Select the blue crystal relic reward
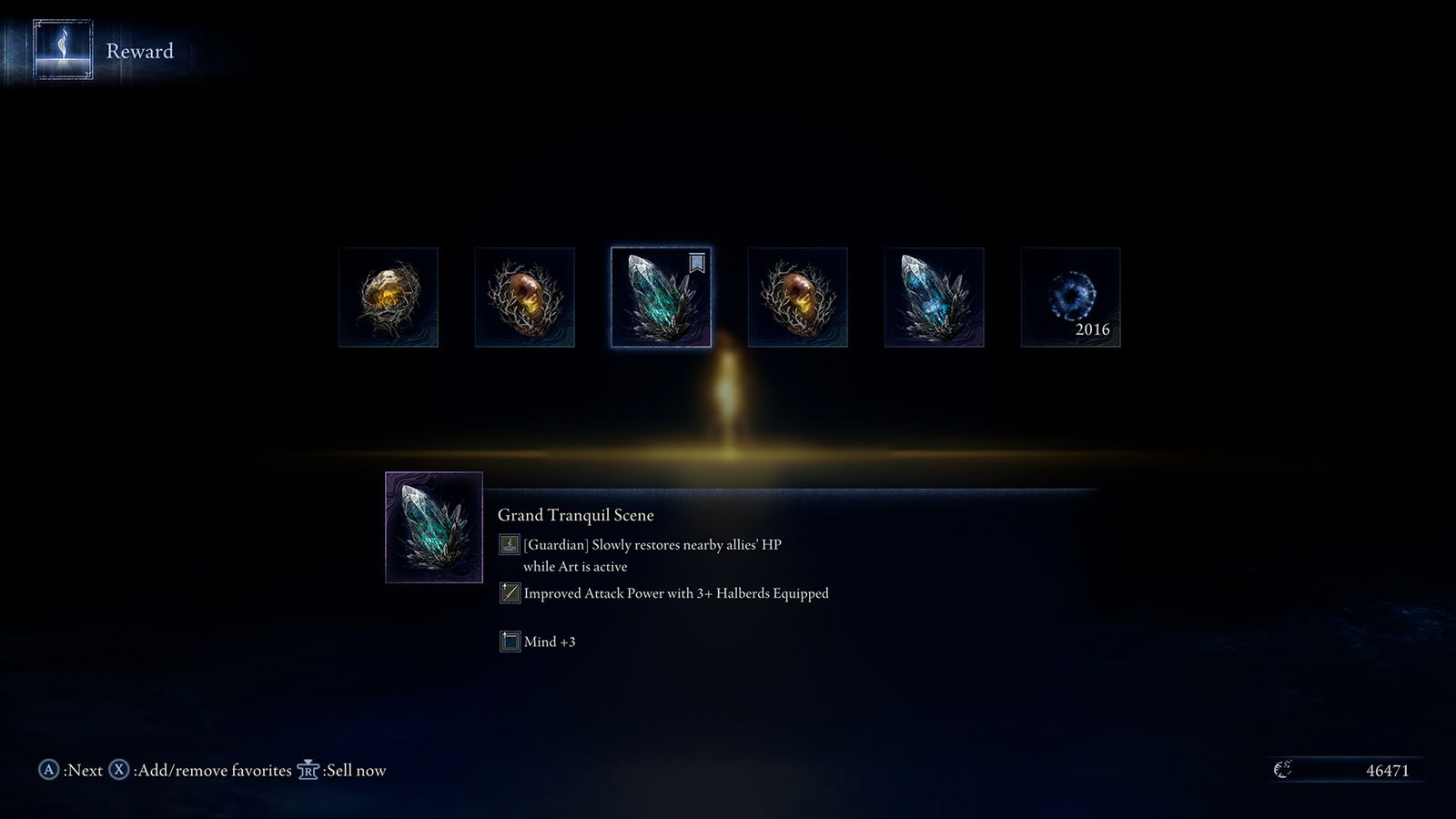Screen dimensions: 1456x819 [934, 298]
